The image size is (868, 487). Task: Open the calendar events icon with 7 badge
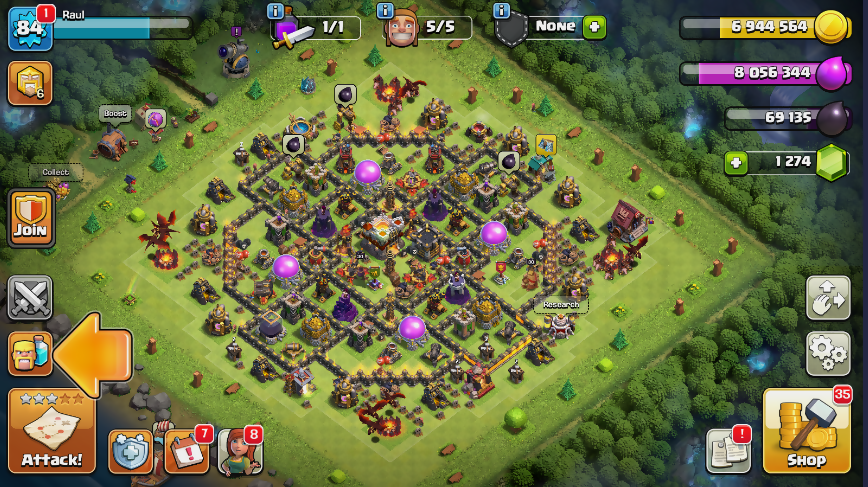click(186, 451)
